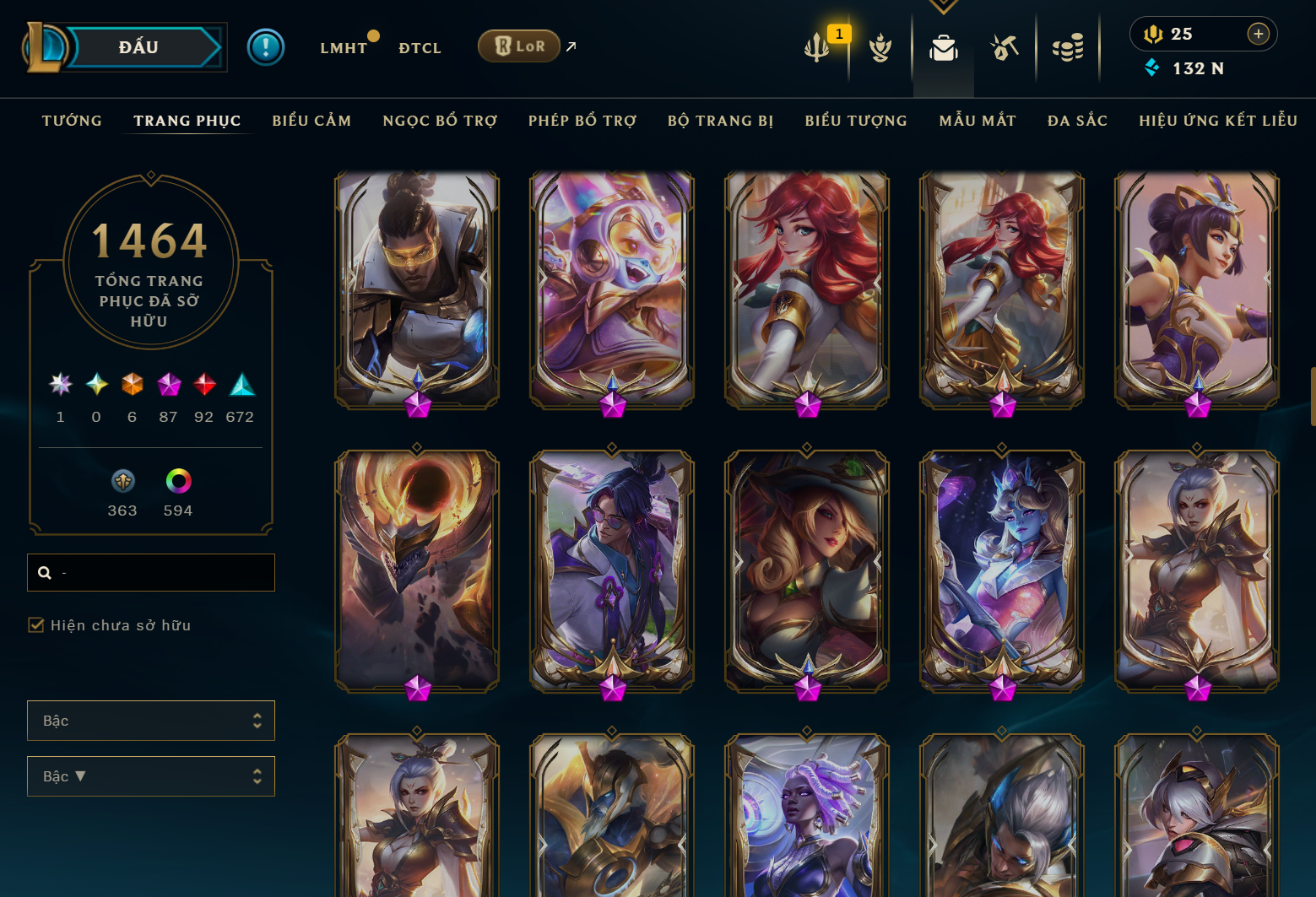Viewport: 1316px width, 897px height.
Task: Open the collection backpack icon
Action: click(943, 48)
